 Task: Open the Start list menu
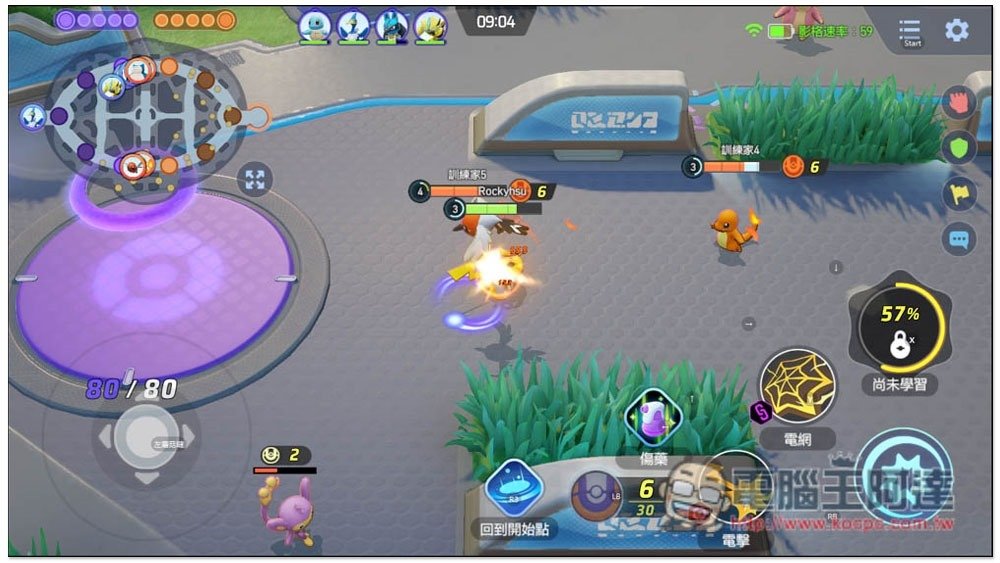910,32
